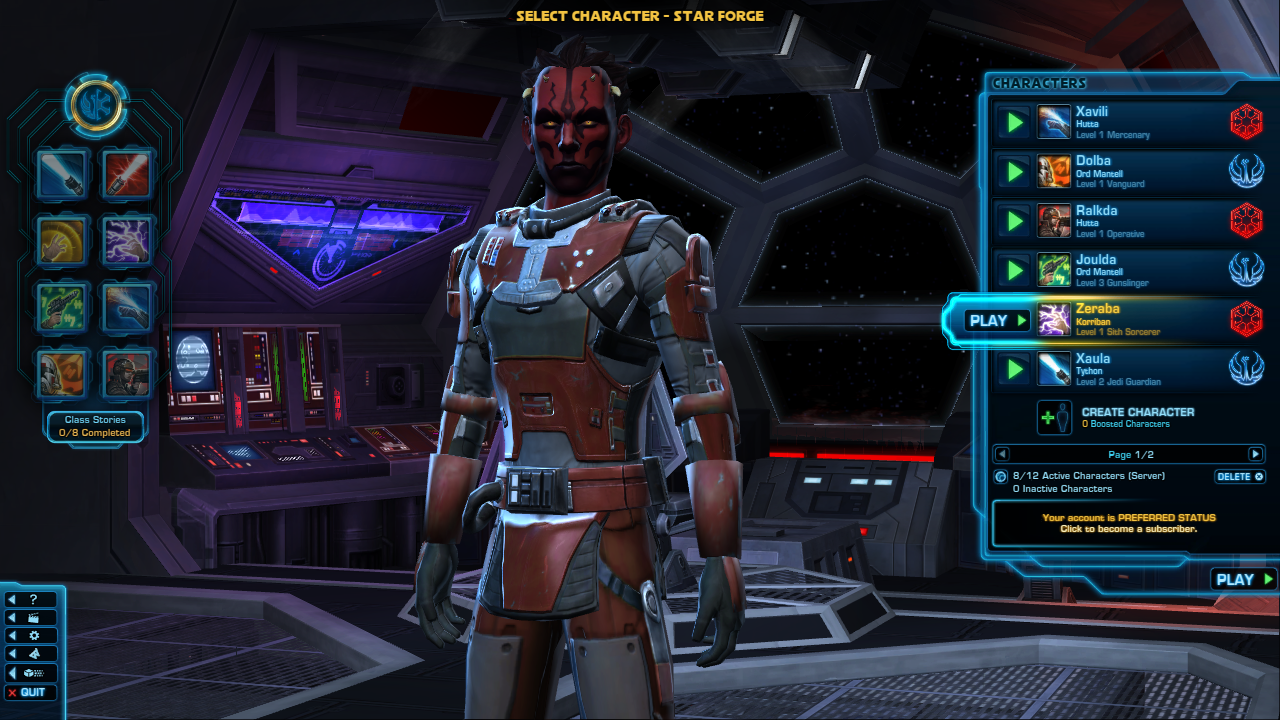The image size is (1280, 720).
Task: Open the gear settings option
Action: 31,636
